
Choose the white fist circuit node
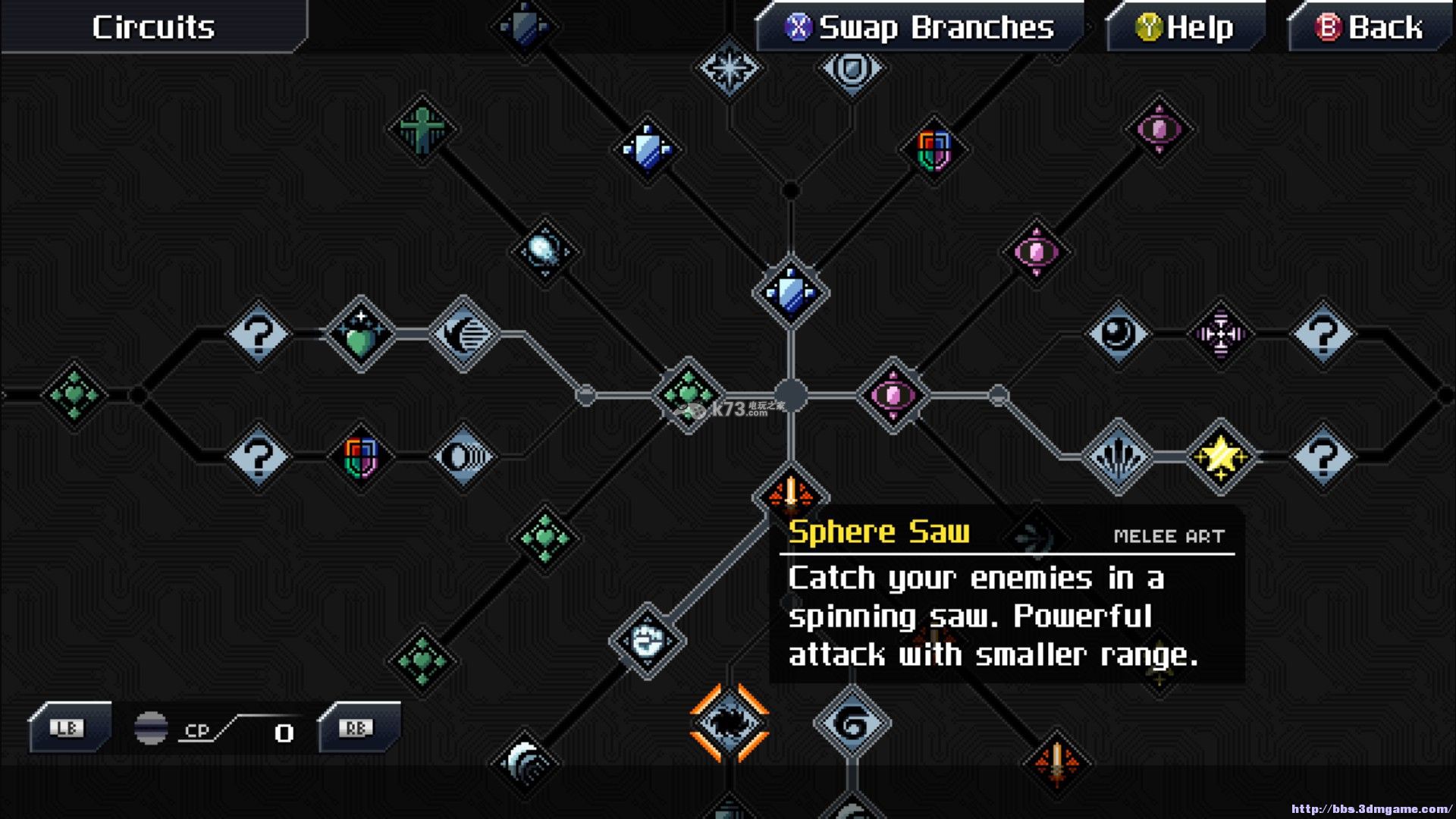tap(647, 641)
